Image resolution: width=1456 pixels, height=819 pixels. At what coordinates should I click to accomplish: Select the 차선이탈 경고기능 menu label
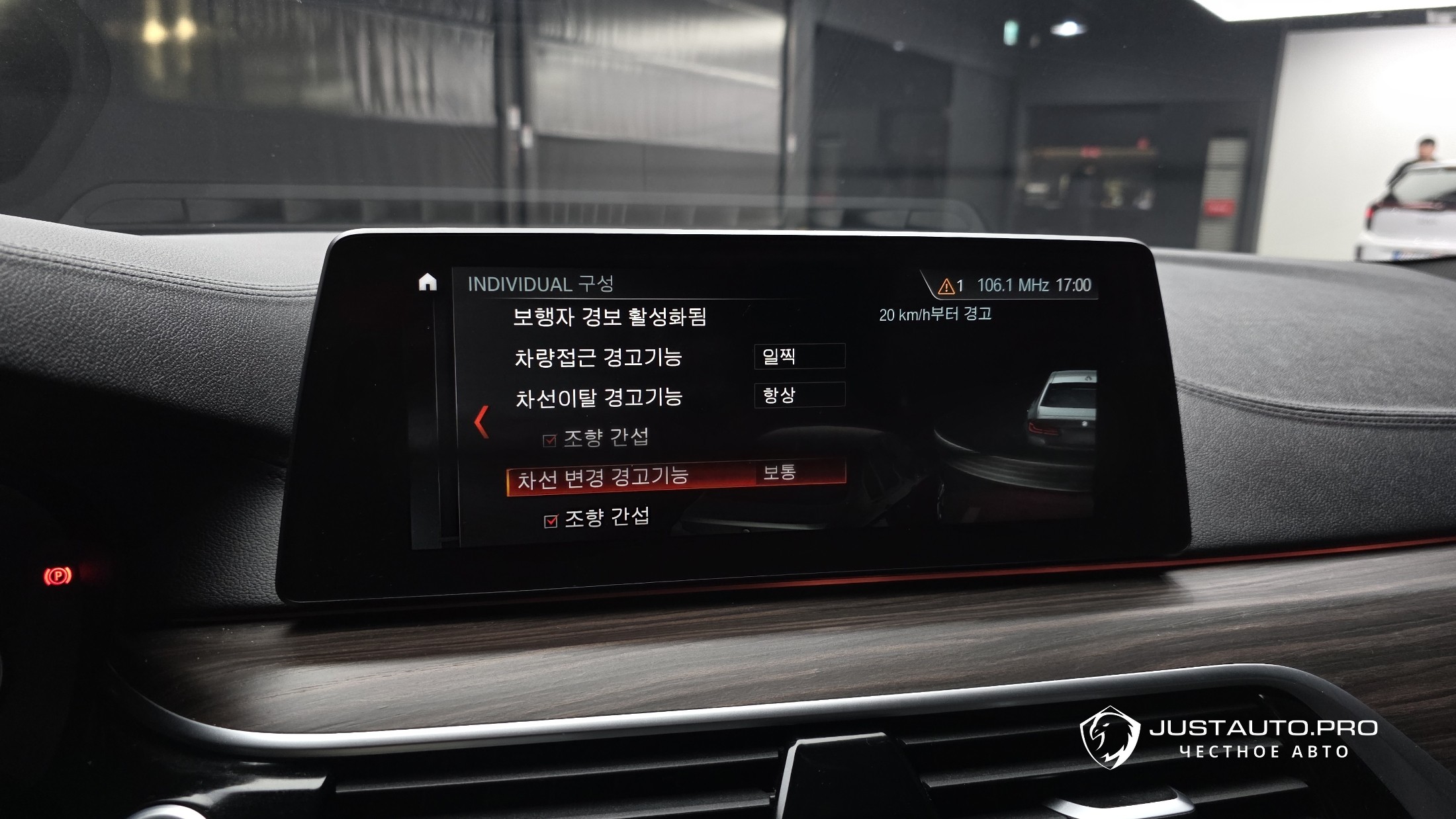pyautogui.click(x=599, y=398)
